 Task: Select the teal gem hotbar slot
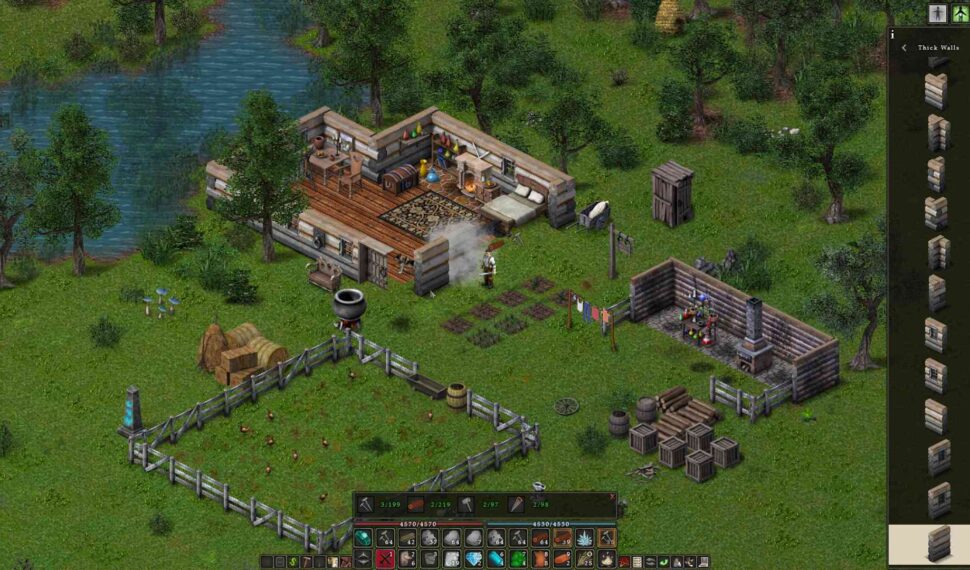point(362,538)
